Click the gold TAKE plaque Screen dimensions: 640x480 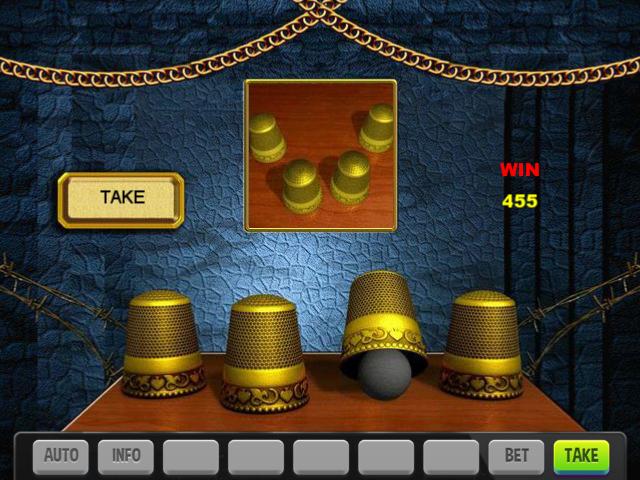(121, 198)
